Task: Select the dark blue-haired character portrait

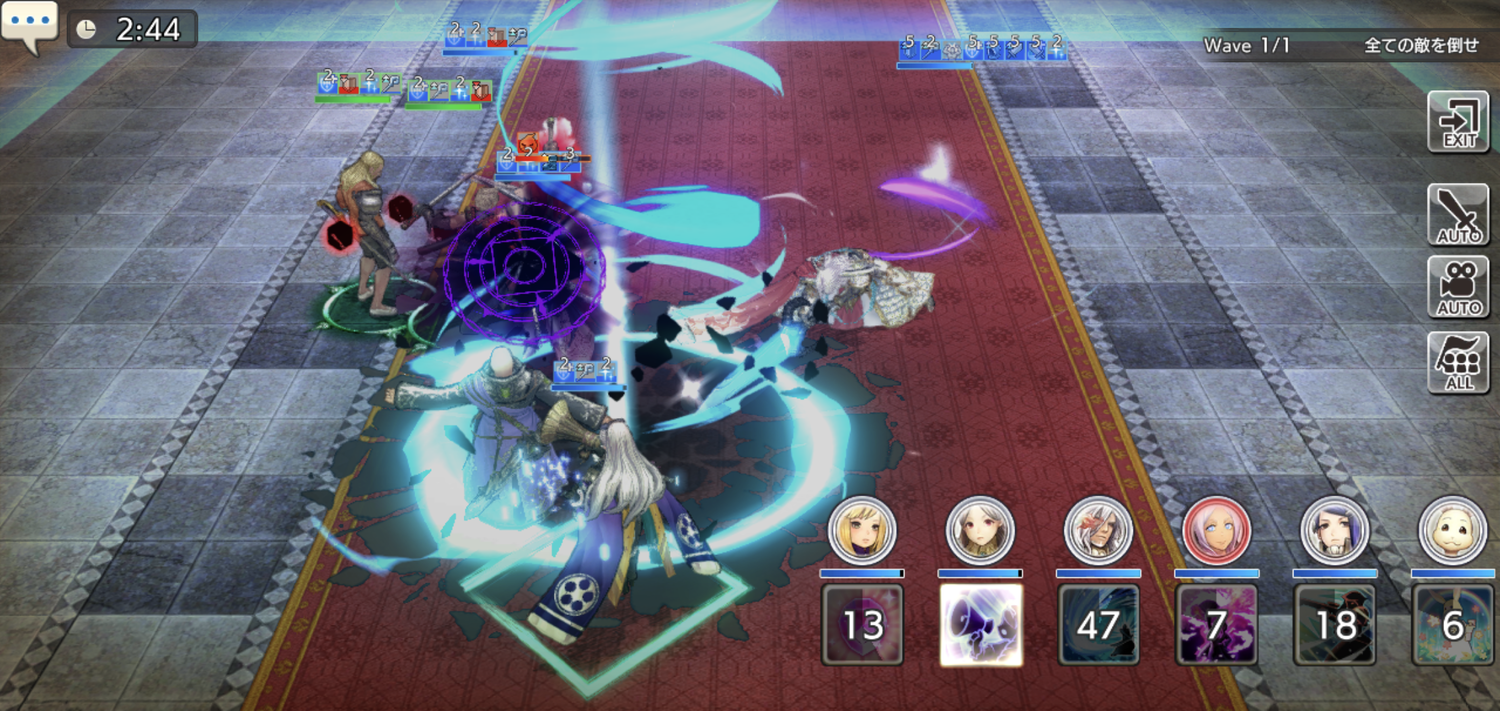Action: pyautogui.click(x=1335, y=530)
